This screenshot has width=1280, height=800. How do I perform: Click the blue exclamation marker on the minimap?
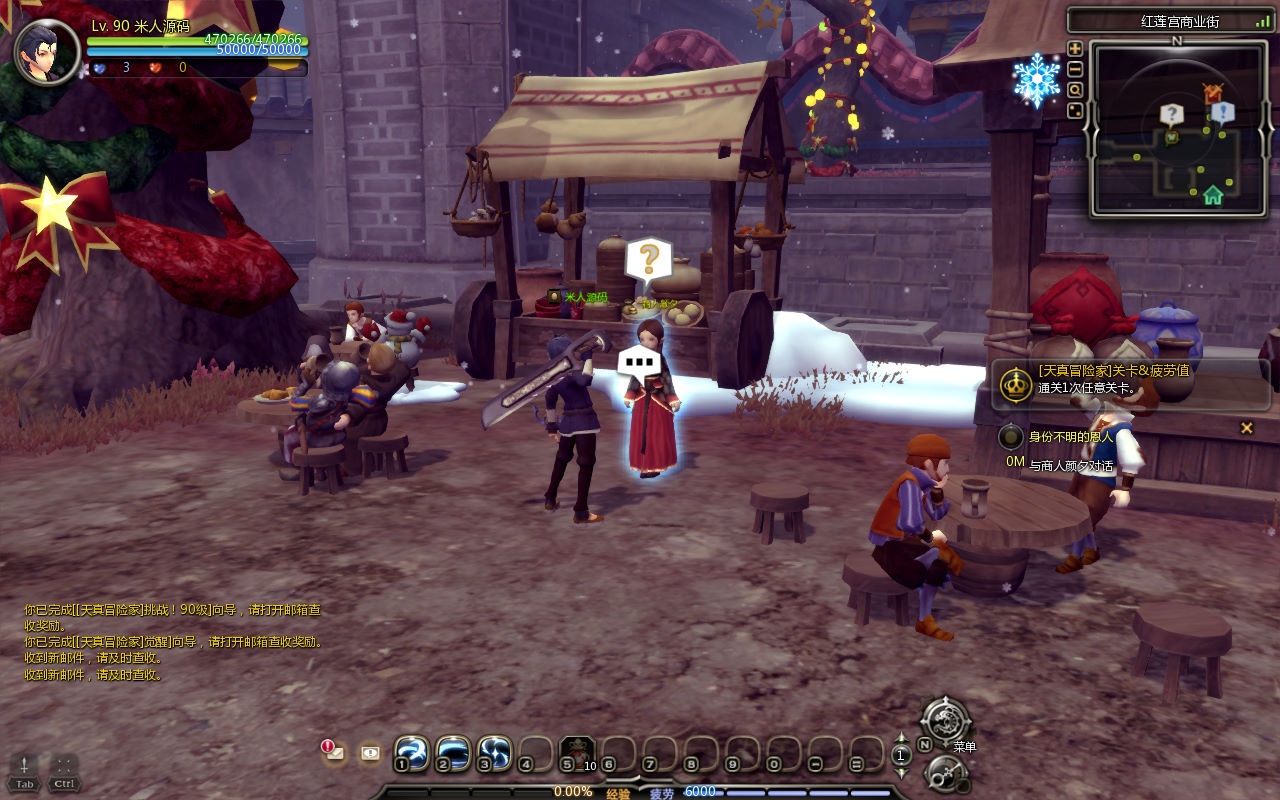point(1222,112)
